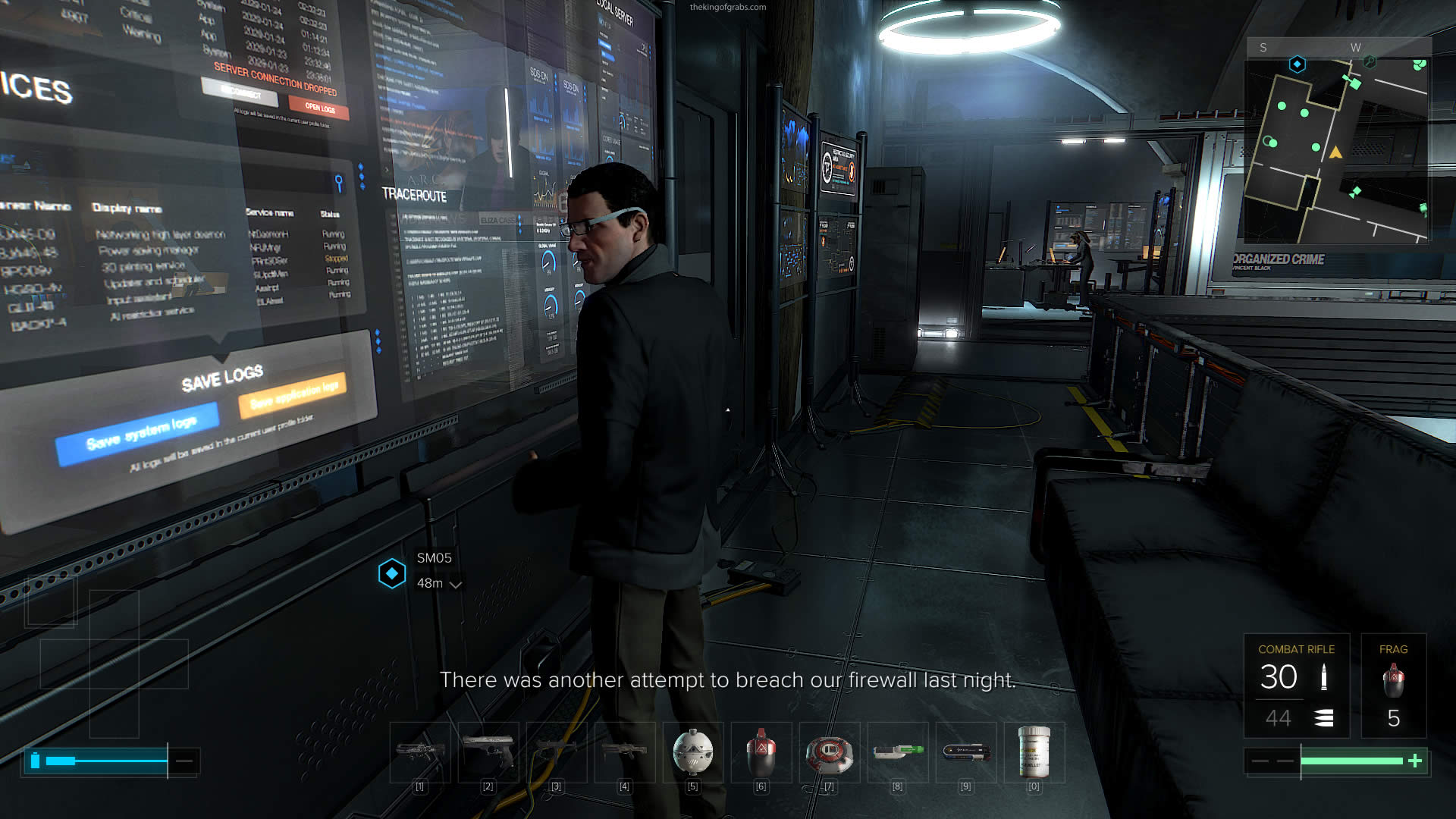Click the key-shaped hexagon marker on minimap
The width and height of the screenshot is (1456, 819).
pos(1370,62)
